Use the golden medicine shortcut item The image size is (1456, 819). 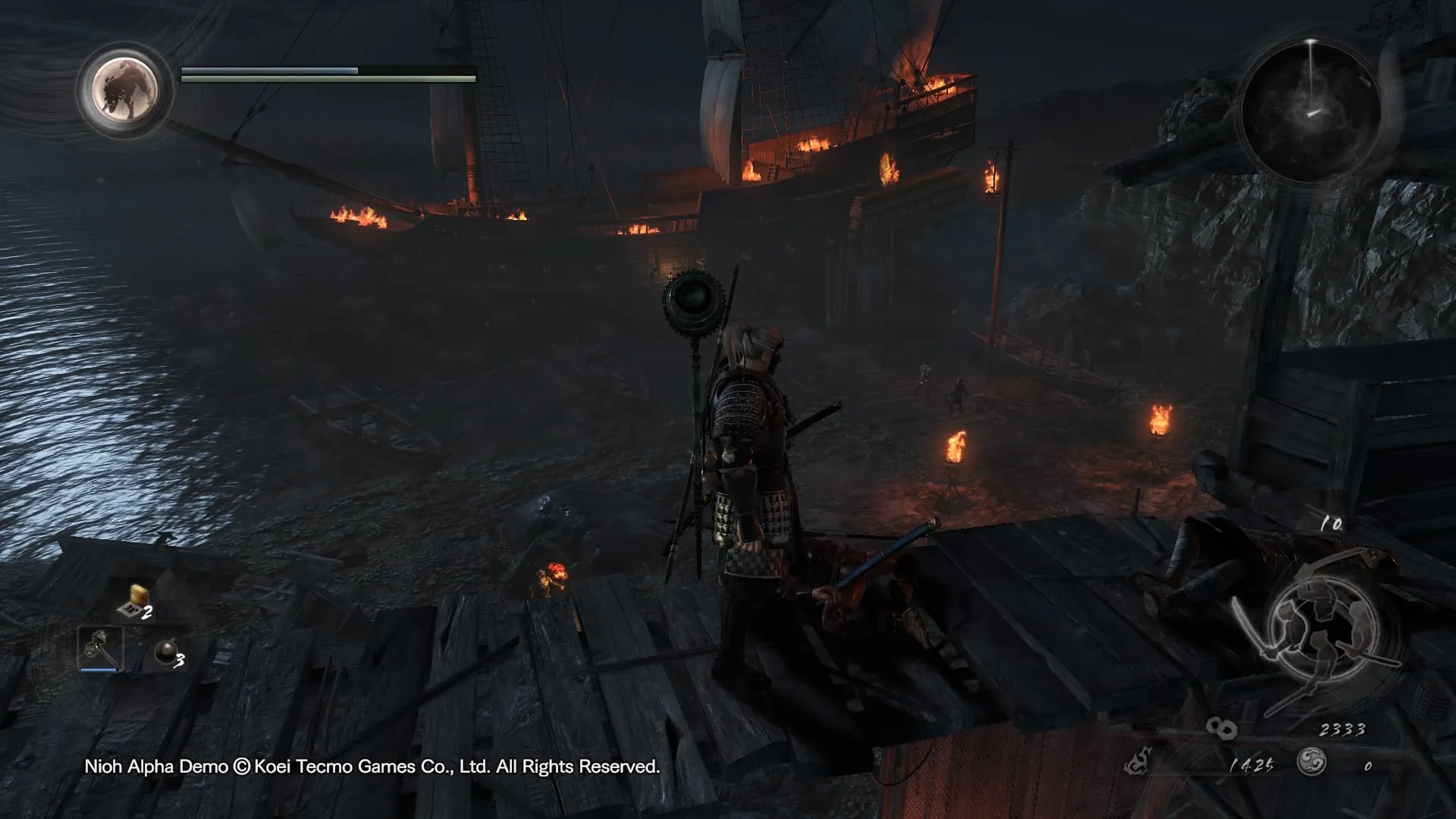[x=134, y=601]
